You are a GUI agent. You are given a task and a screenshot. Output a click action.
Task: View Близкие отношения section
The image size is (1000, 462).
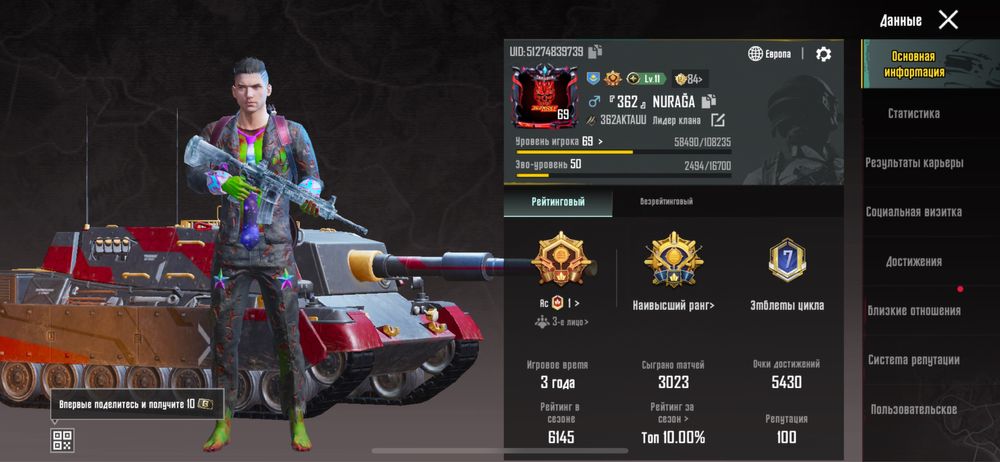pyautogui.click(x=914, y=311)
